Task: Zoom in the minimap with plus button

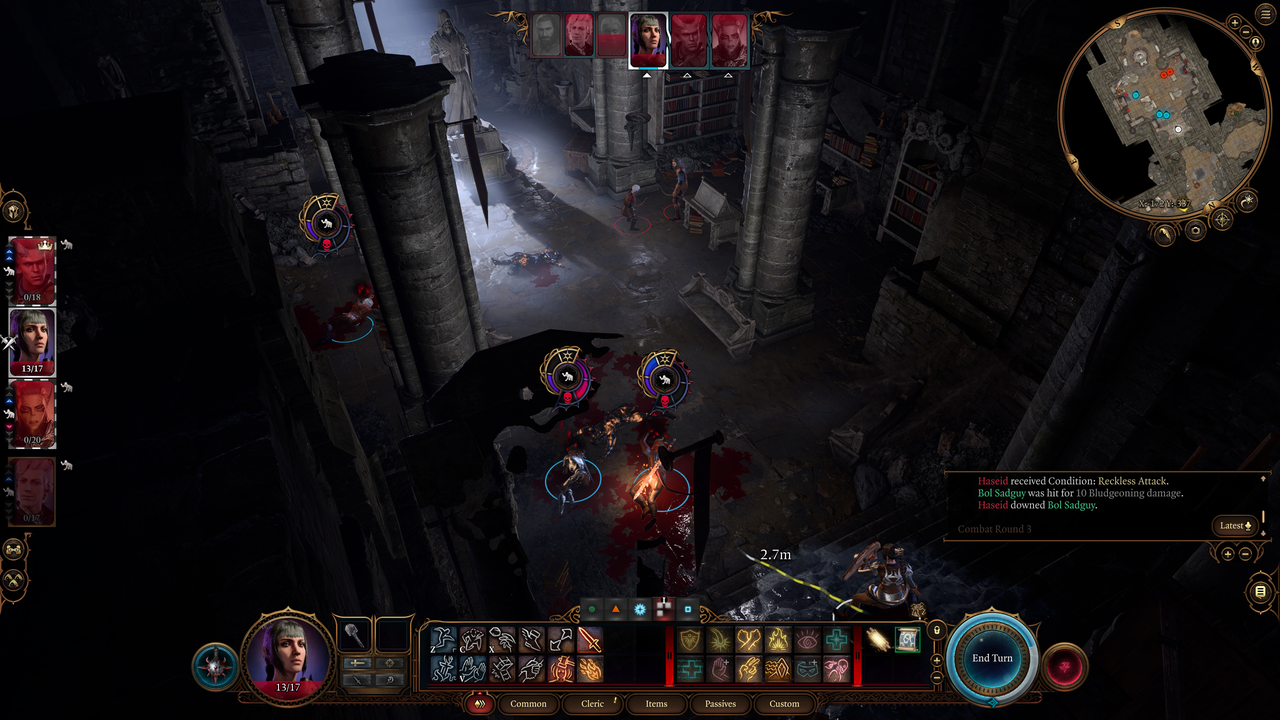Action: 1235,22
